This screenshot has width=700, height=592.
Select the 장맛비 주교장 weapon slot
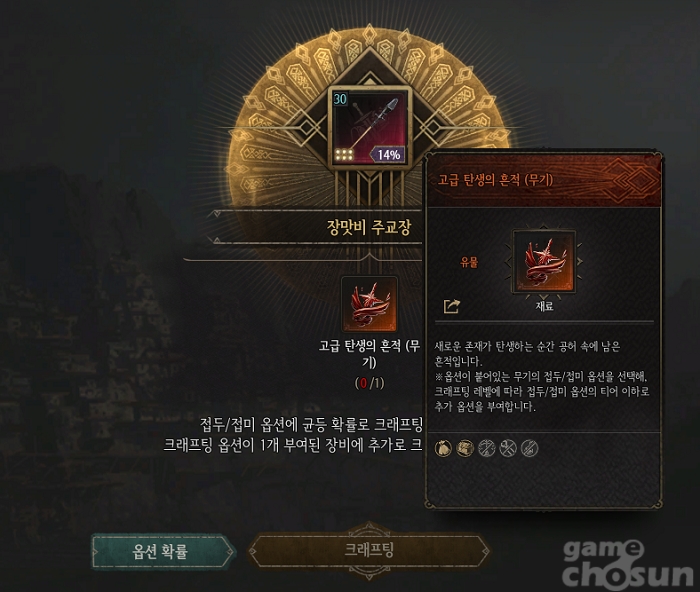tap(366, 127)
